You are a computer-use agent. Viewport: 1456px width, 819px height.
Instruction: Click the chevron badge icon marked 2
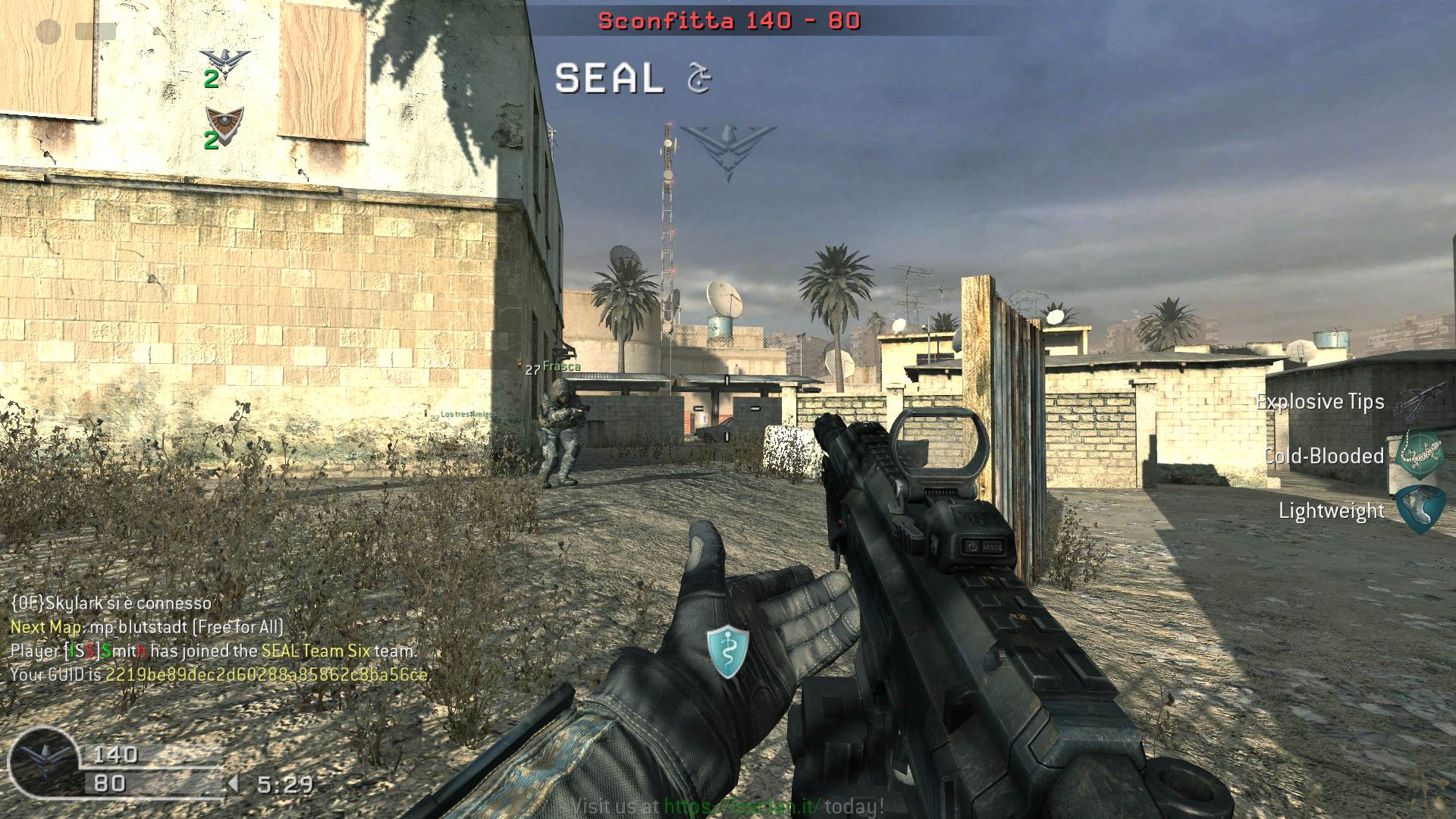[x=224, y=121]
